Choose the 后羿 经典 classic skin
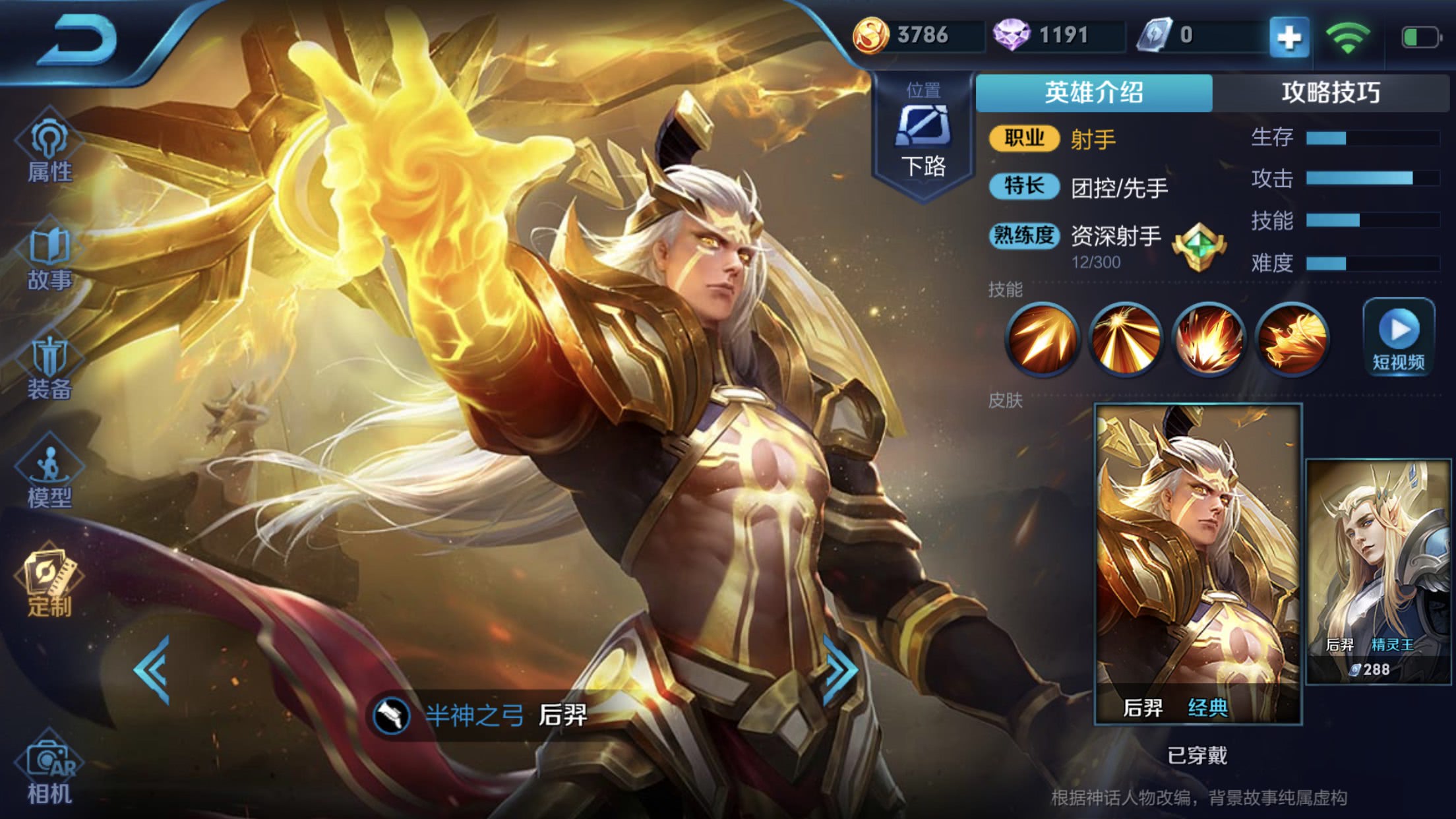 [1198, 564]
